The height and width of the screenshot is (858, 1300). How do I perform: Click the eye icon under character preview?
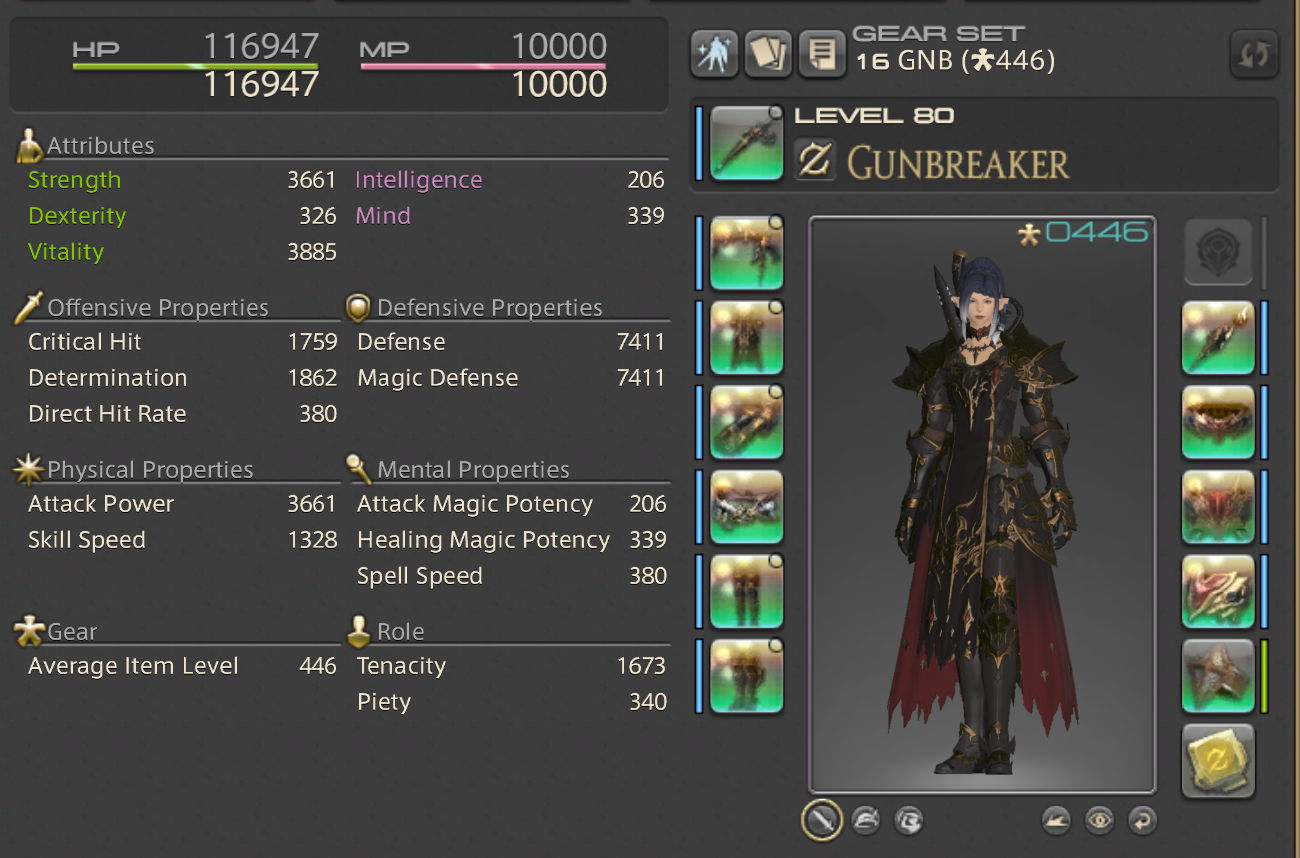[1099, 821]
